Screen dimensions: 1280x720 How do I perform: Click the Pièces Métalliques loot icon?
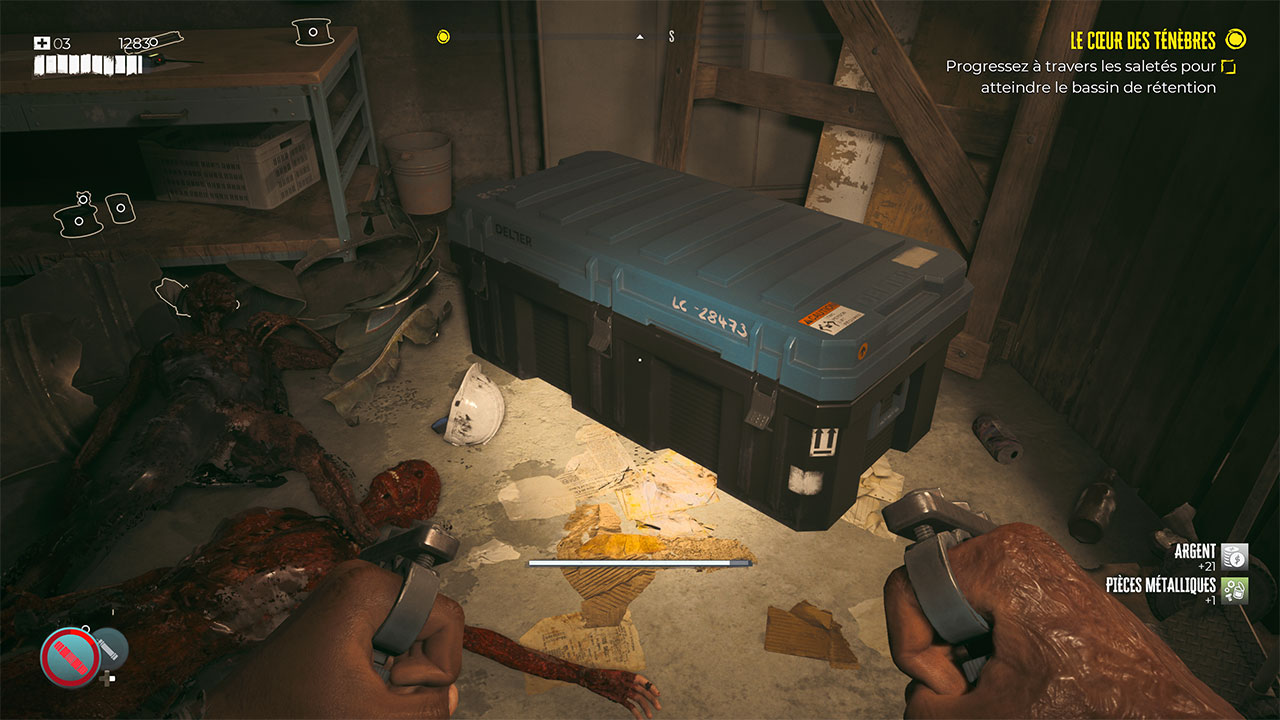tap(1235, 590)
